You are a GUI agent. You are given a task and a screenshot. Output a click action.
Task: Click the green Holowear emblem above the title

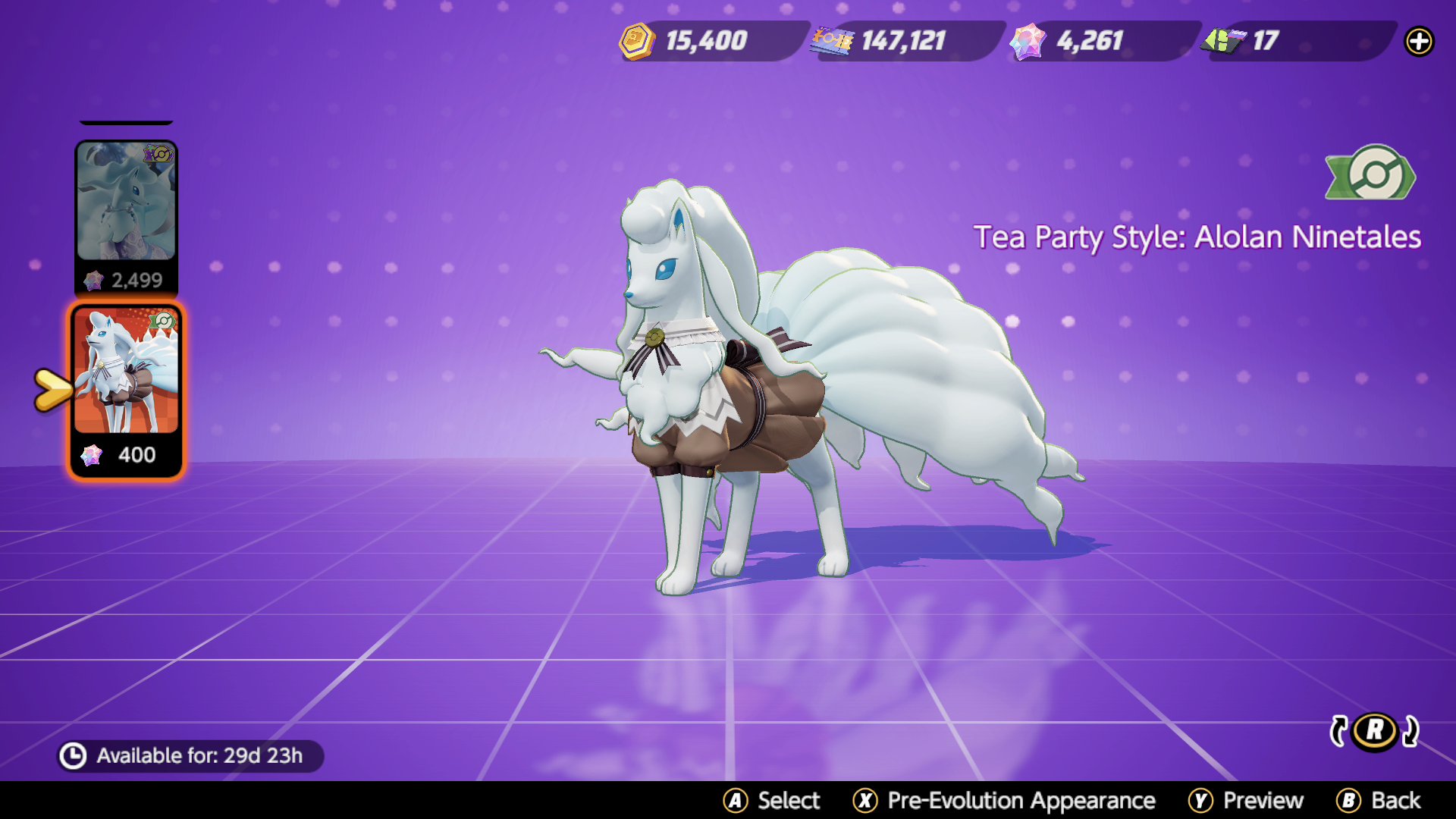(1371, 176)
